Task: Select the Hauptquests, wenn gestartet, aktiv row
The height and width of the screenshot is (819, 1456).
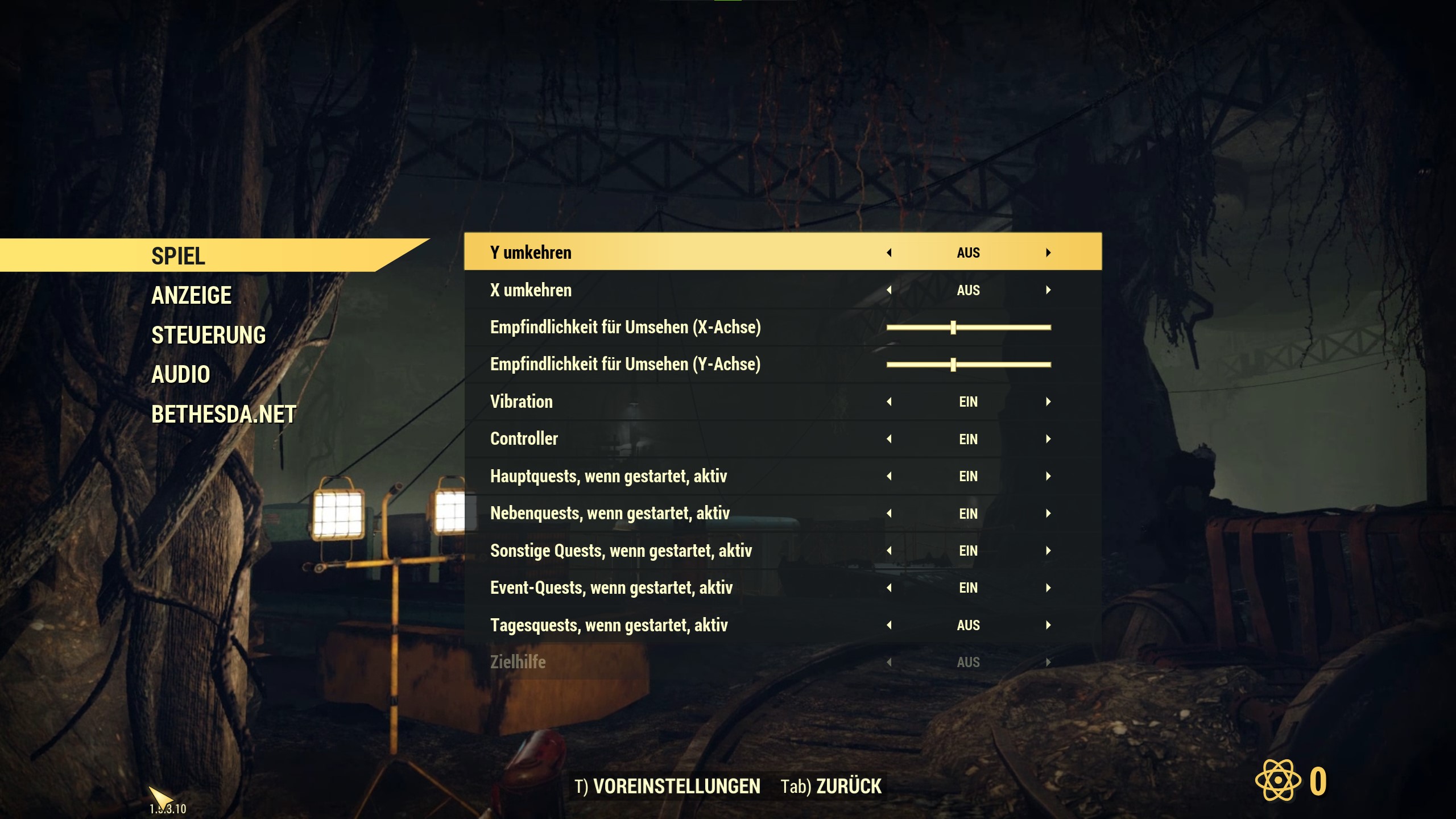Action: pos(609,476)
